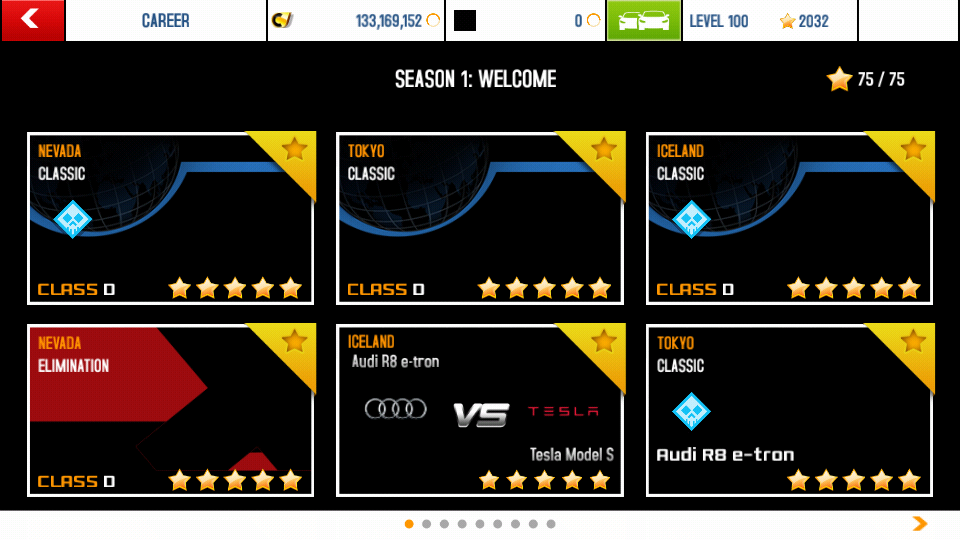Go back using the red arrow button
Screen dimensions: 960x540
click(x=32, y=20)
